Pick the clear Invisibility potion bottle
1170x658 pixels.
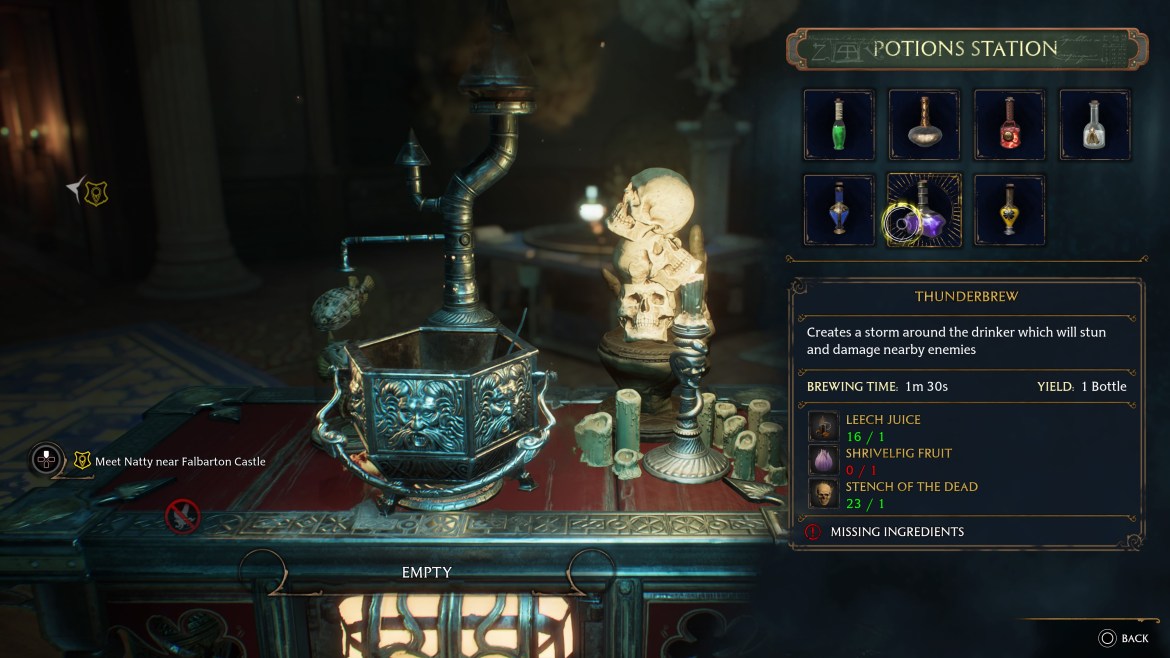coord(1094,125)
